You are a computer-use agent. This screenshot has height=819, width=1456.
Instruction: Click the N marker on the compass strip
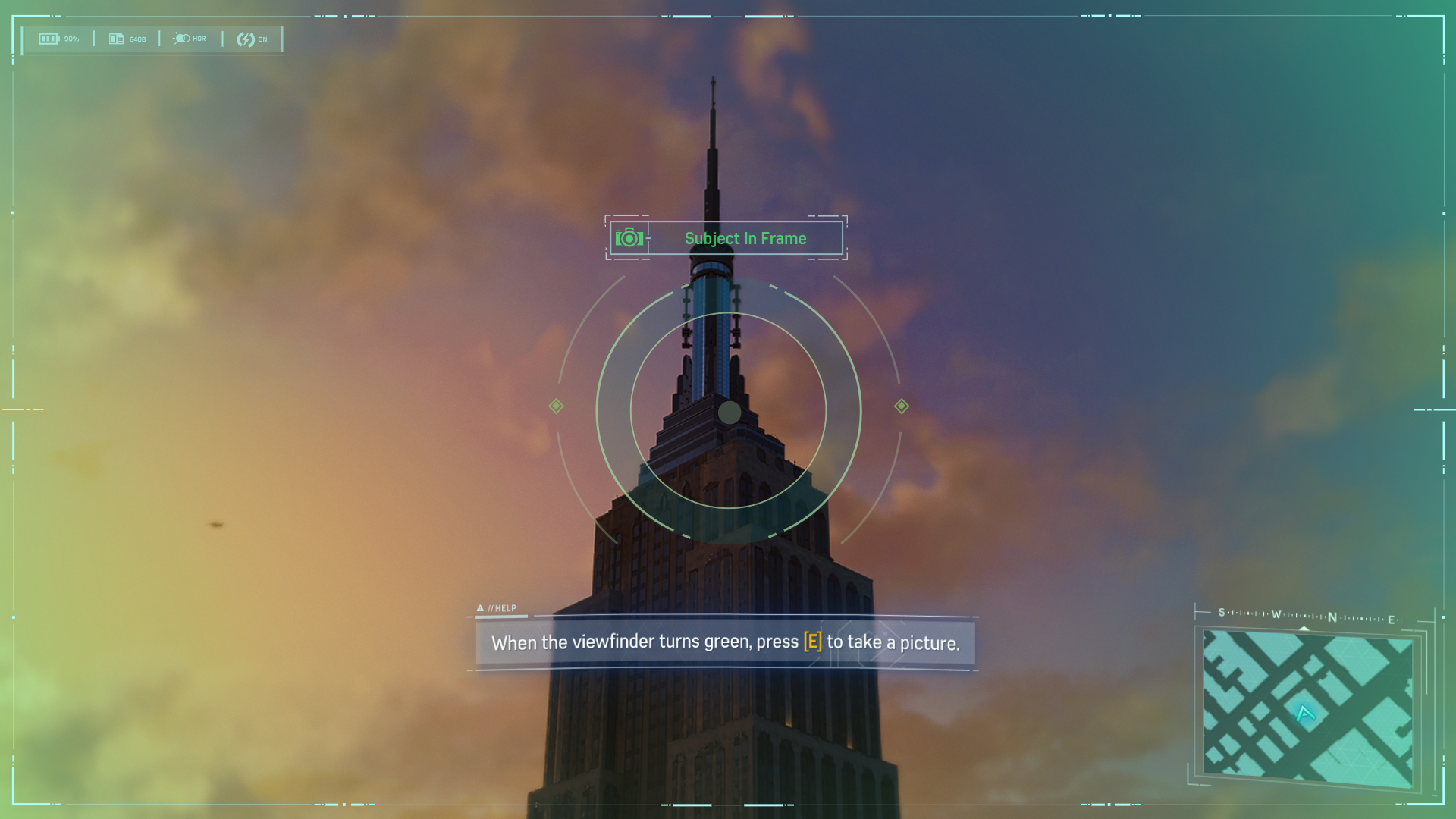(1333, 616)
